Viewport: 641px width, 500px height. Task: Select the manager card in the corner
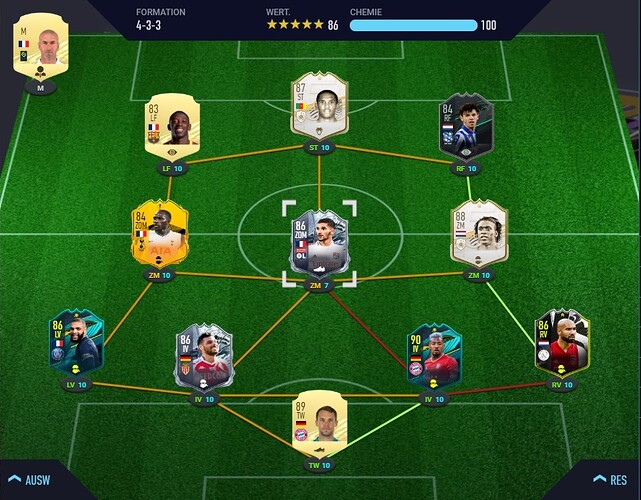click(x=41, y=45)
